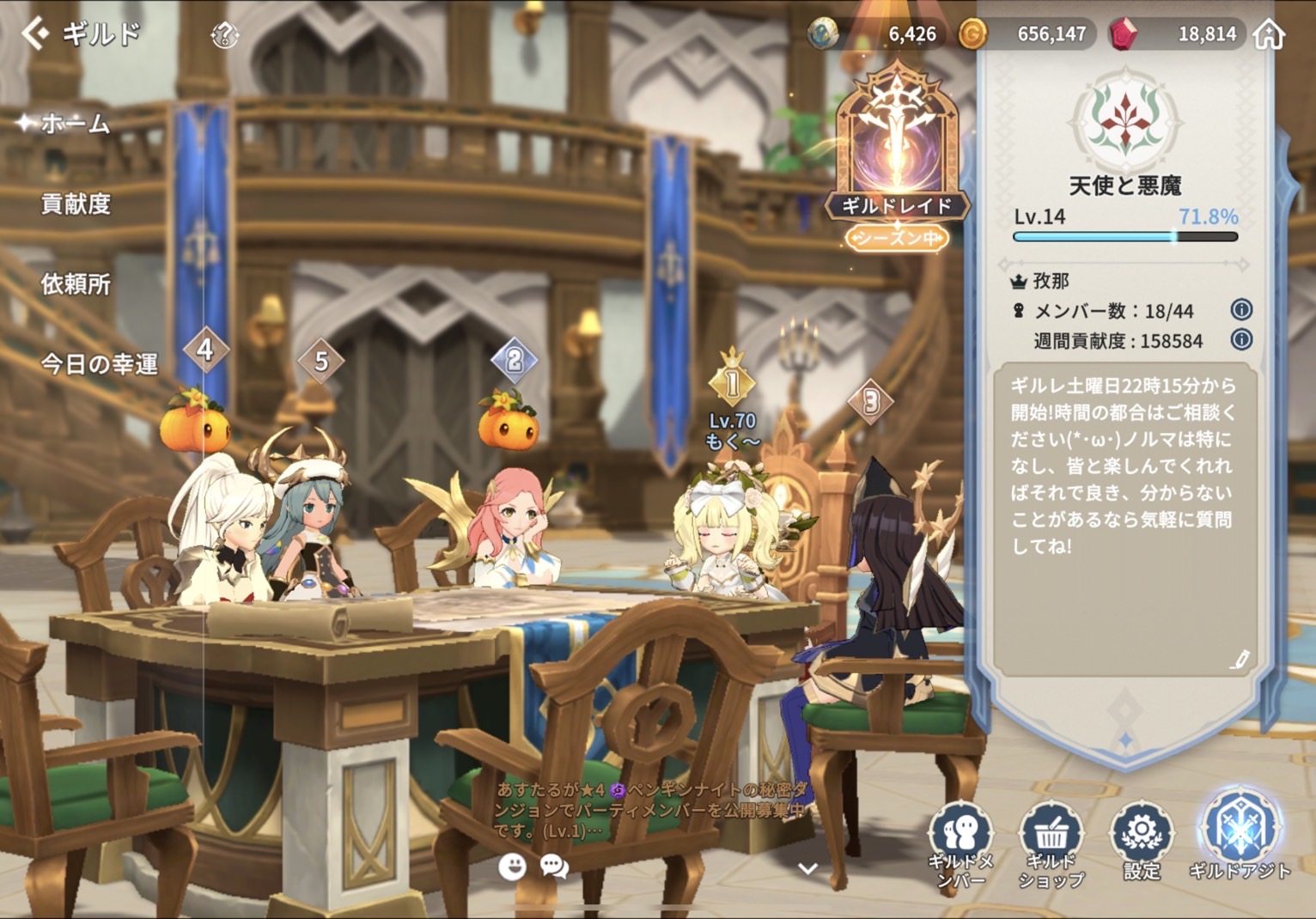Enter the ギルドレイド guild raid

pyautogui.click(x=898, y=155)
